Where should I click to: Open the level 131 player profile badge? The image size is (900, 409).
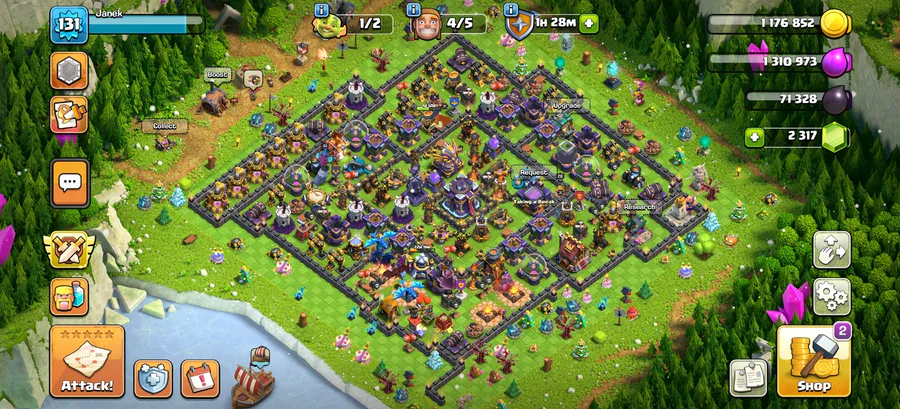coord(68,24)
